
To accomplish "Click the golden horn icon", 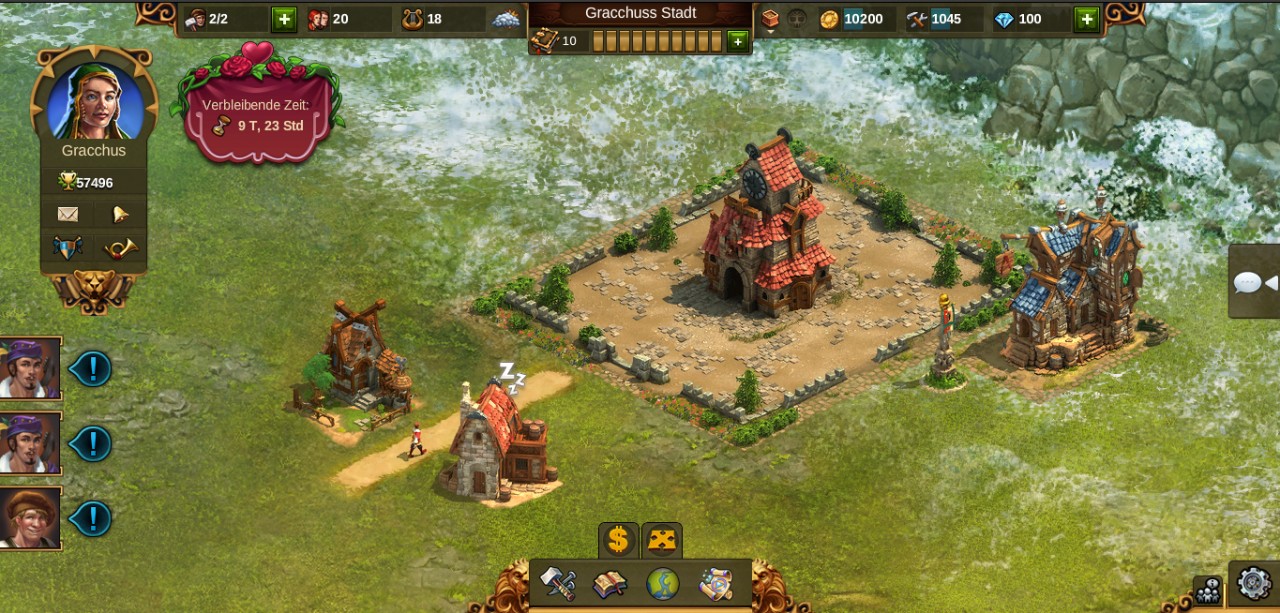I will pyautogui.click(x=120, y=248).
